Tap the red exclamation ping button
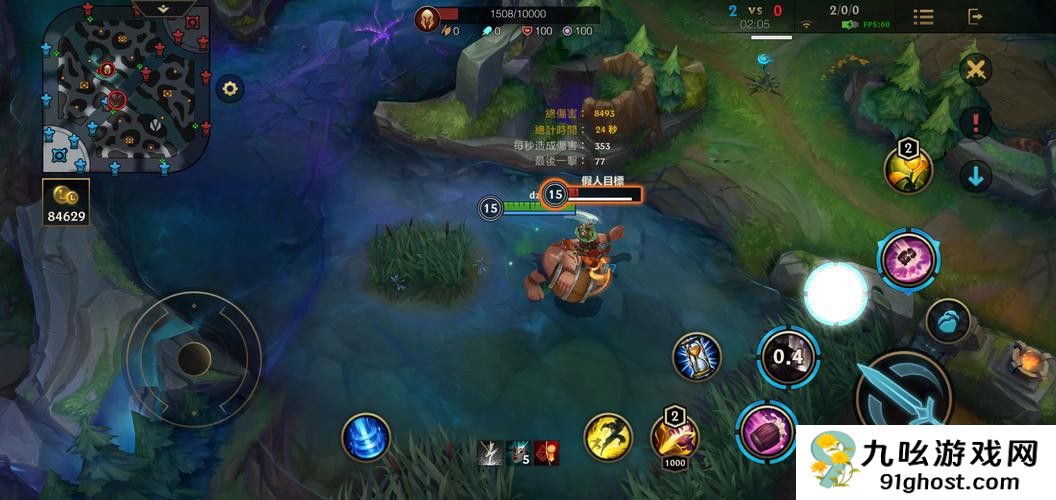Image resolution: width=1056 pixels, height=500 pixels. click(x=975, y=123)
